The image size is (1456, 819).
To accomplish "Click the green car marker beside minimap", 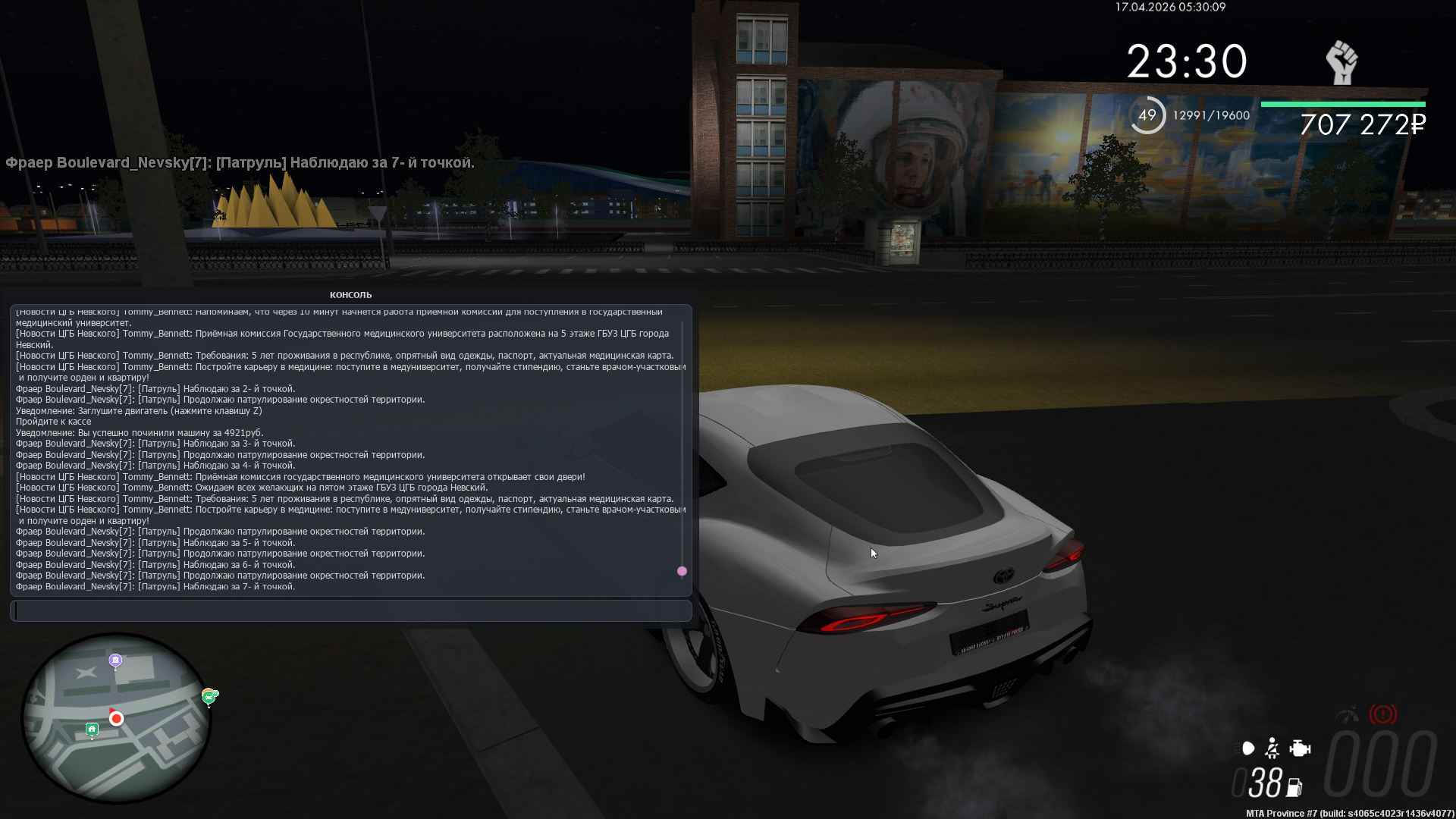I will pyautogui.click(x=209, y=696).
